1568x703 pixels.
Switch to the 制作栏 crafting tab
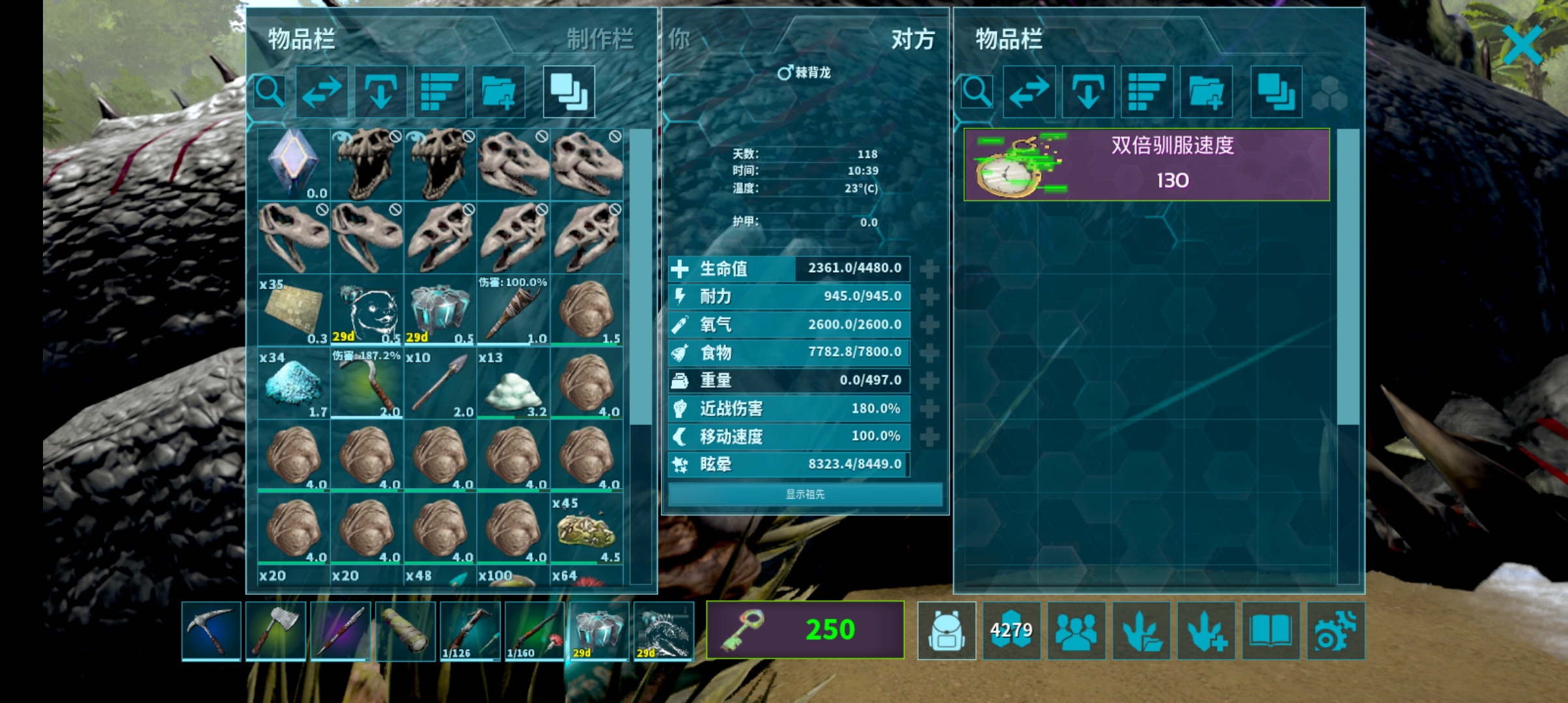pos(599,39)
